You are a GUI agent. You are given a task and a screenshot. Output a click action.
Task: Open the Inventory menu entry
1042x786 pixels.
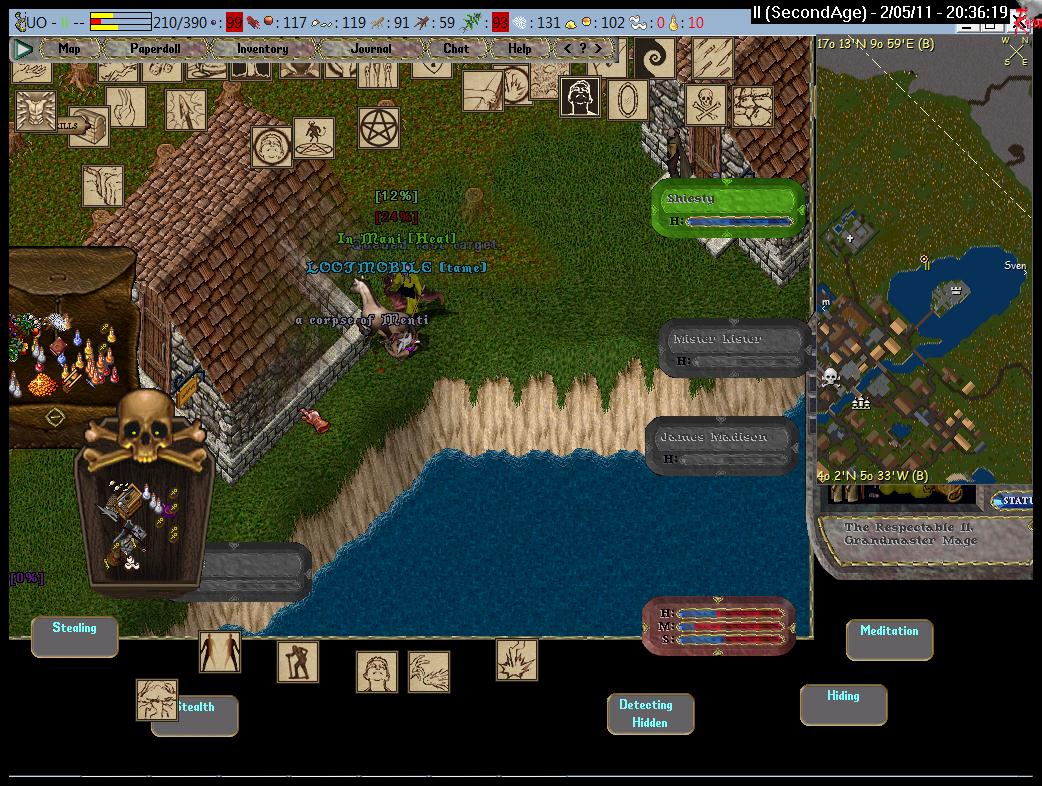point(262,48)
